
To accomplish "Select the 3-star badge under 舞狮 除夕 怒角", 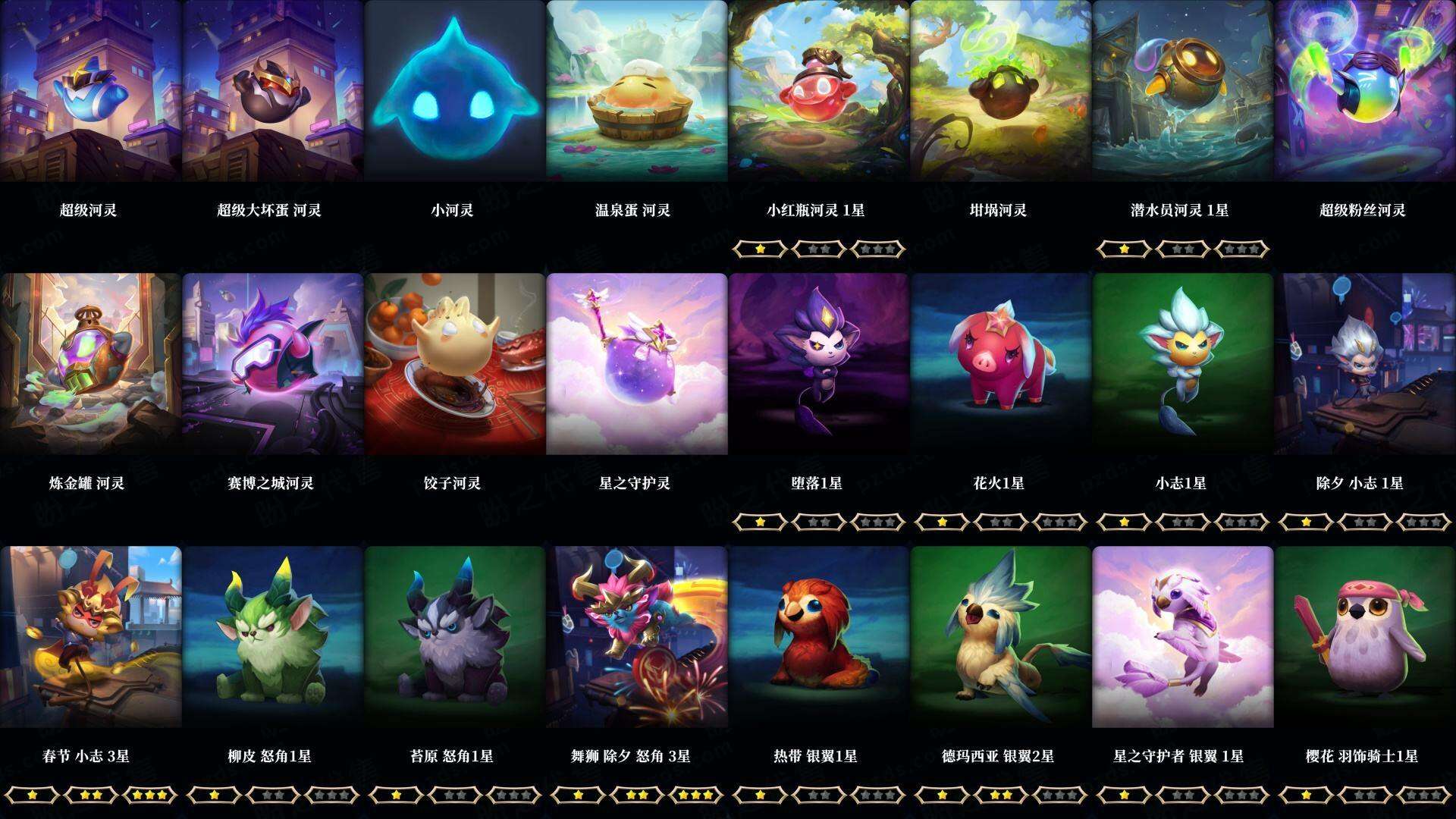I will [698, 796].
